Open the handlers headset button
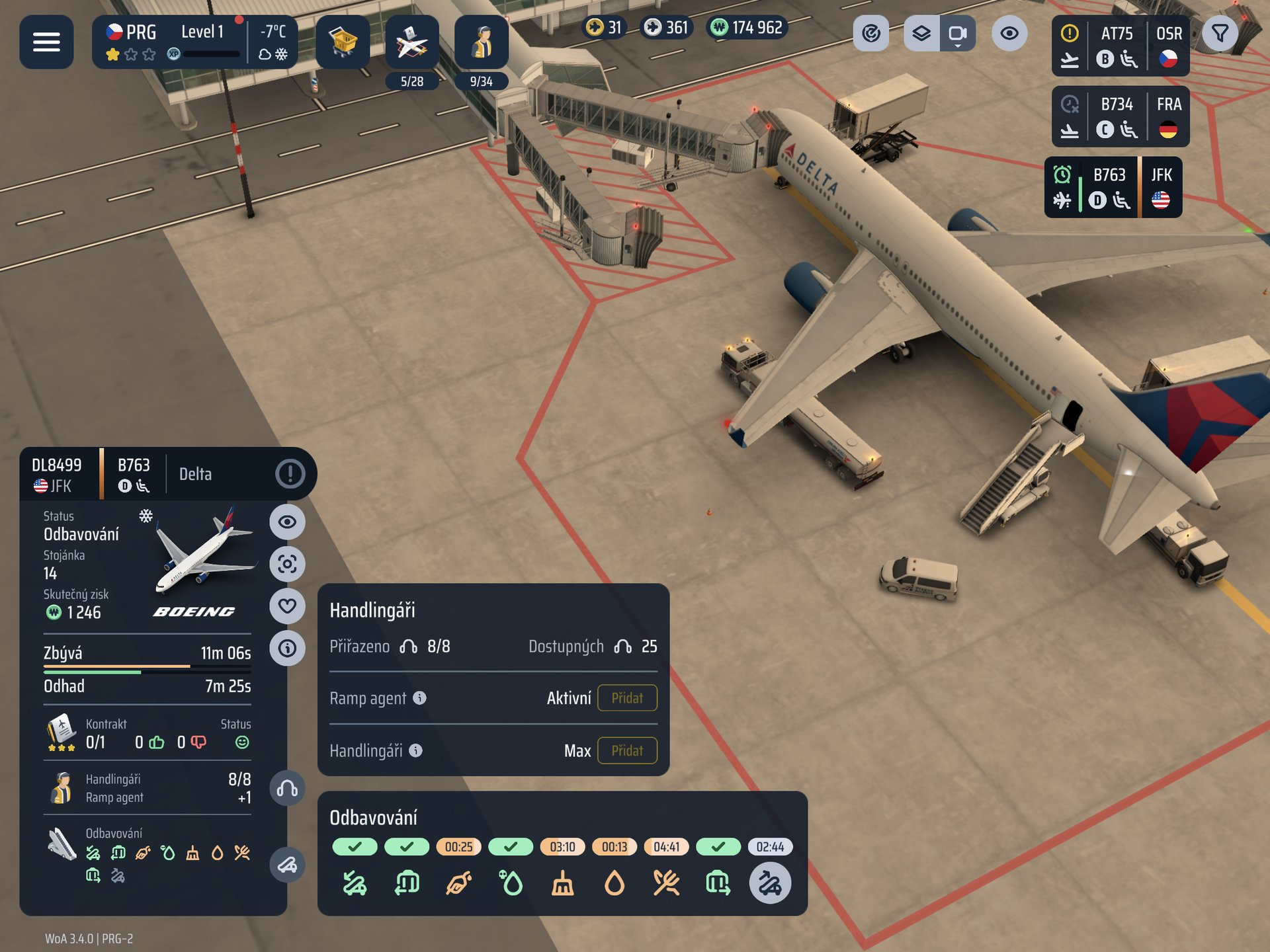Image resolution: width=1270 pixels, height=952 pixels. 287,789
